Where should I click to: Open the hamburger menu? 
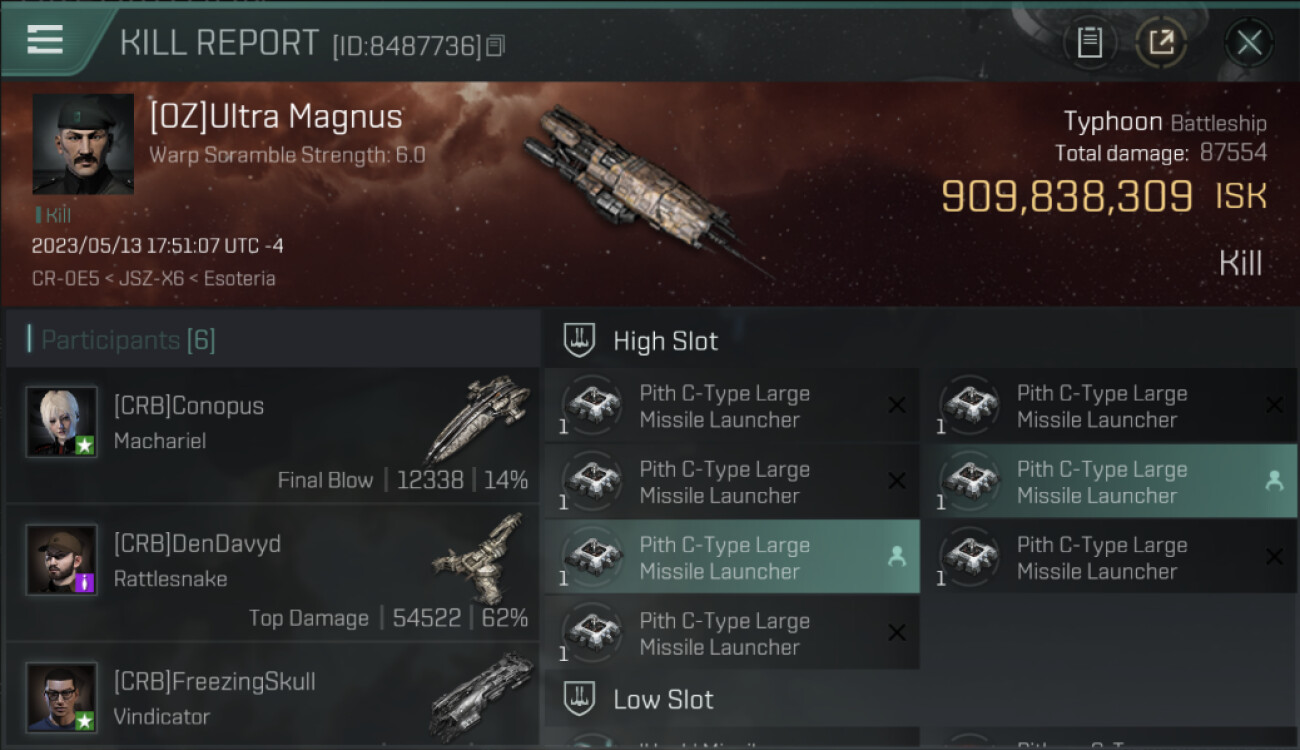tap(45, 40)
